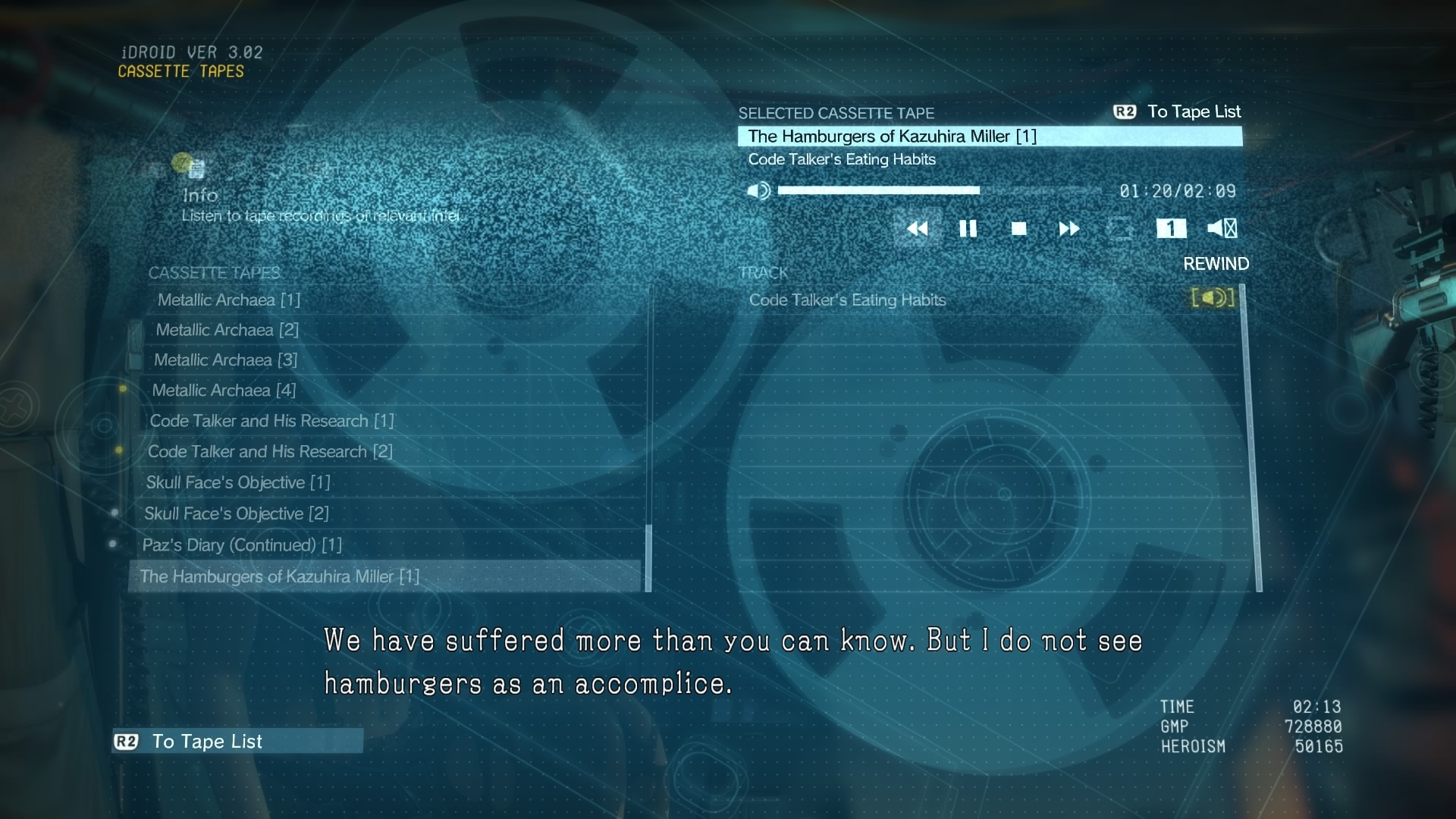1456x819 pixels.
Task: Select The Hamburgers of Kazuhira Miller in list
Action: point(279,577)
